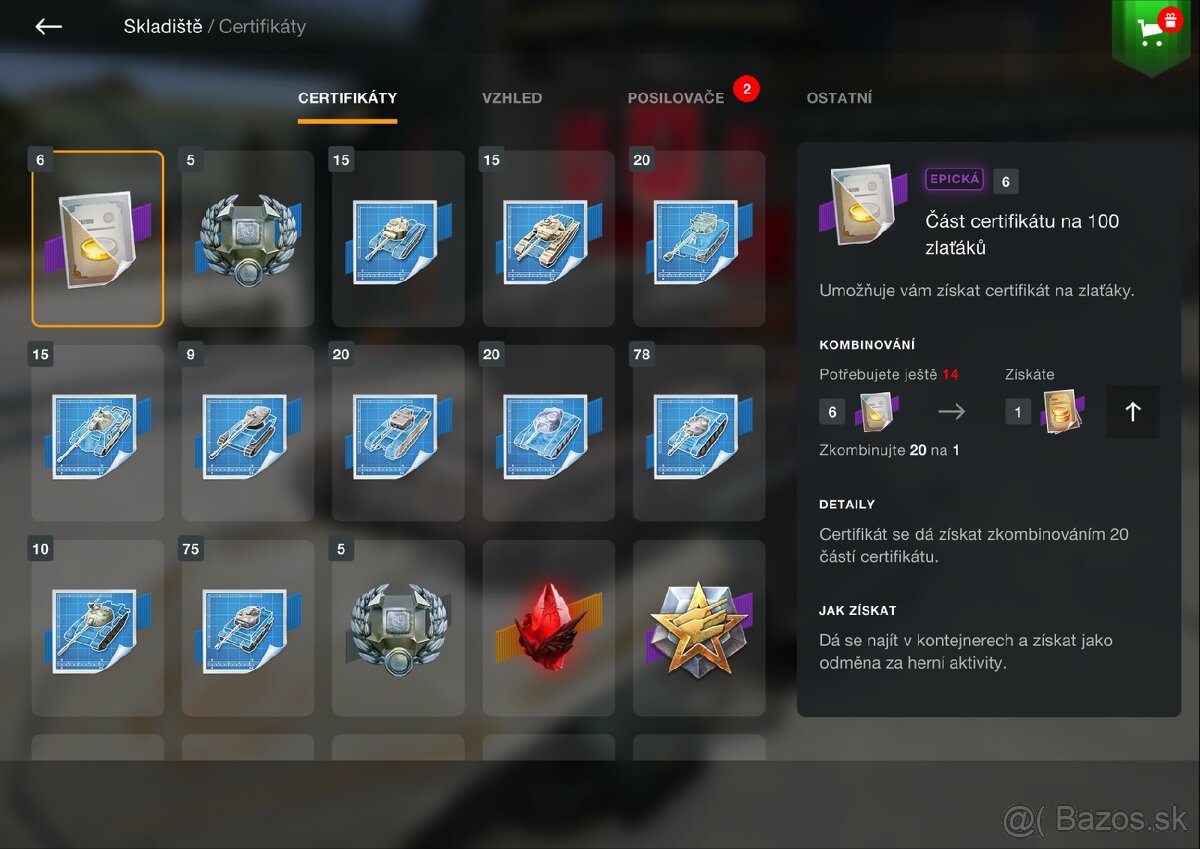
Task: Choose the gold star medal slot
Action: click(699, 628)
